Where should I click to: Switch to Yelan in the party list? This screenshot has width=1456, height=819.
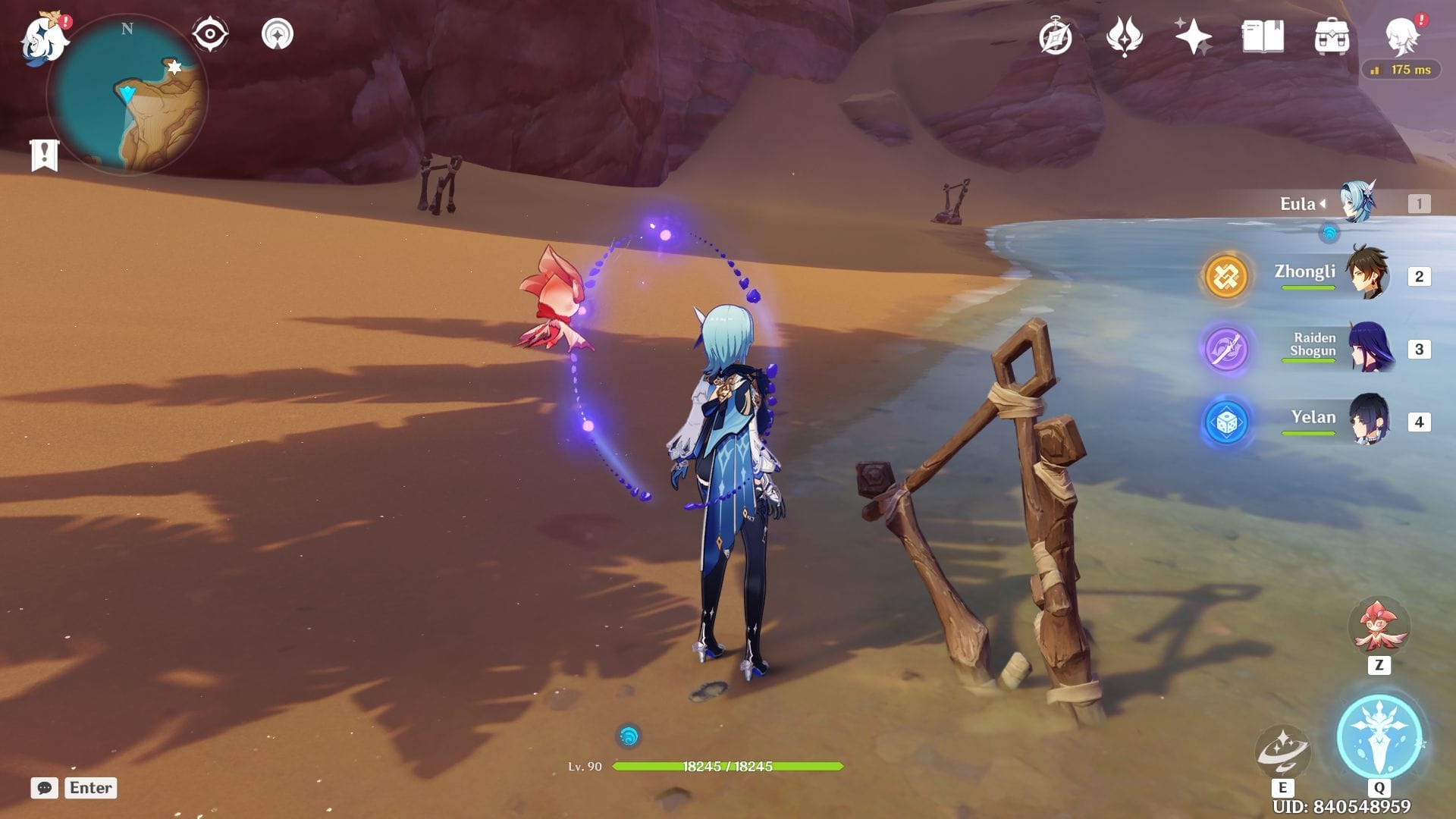pos(1367,420)
